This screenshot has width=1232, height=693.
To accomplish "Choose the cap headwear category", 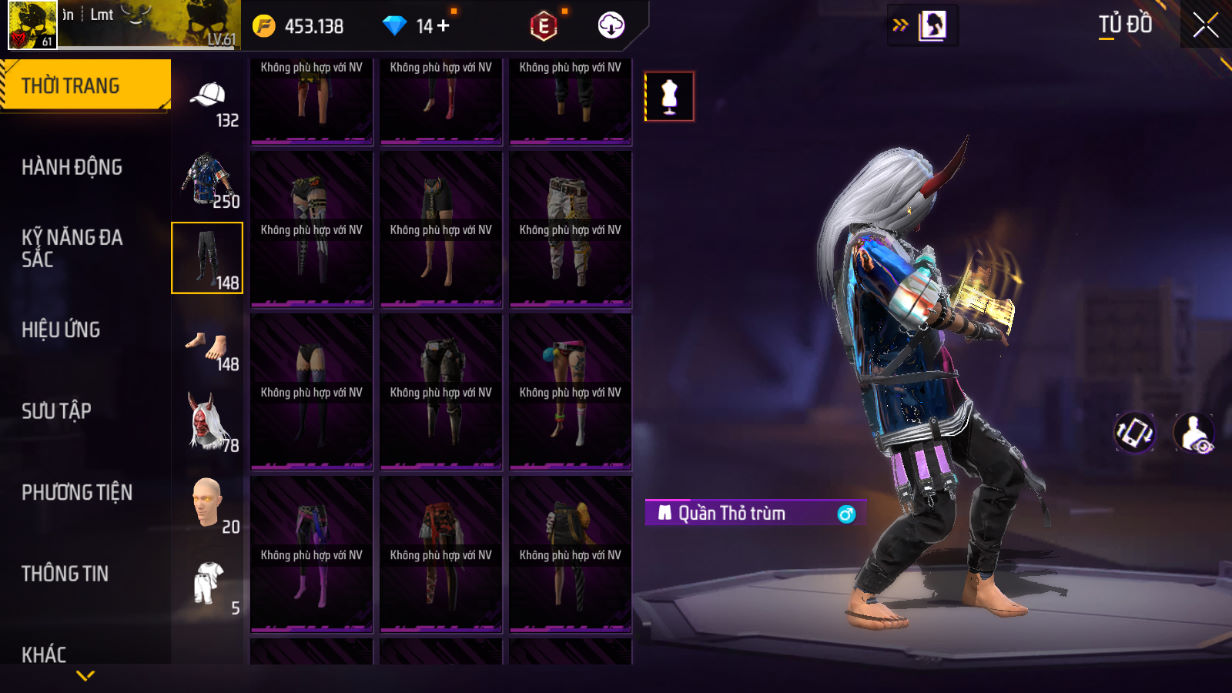I will point(208,103).
